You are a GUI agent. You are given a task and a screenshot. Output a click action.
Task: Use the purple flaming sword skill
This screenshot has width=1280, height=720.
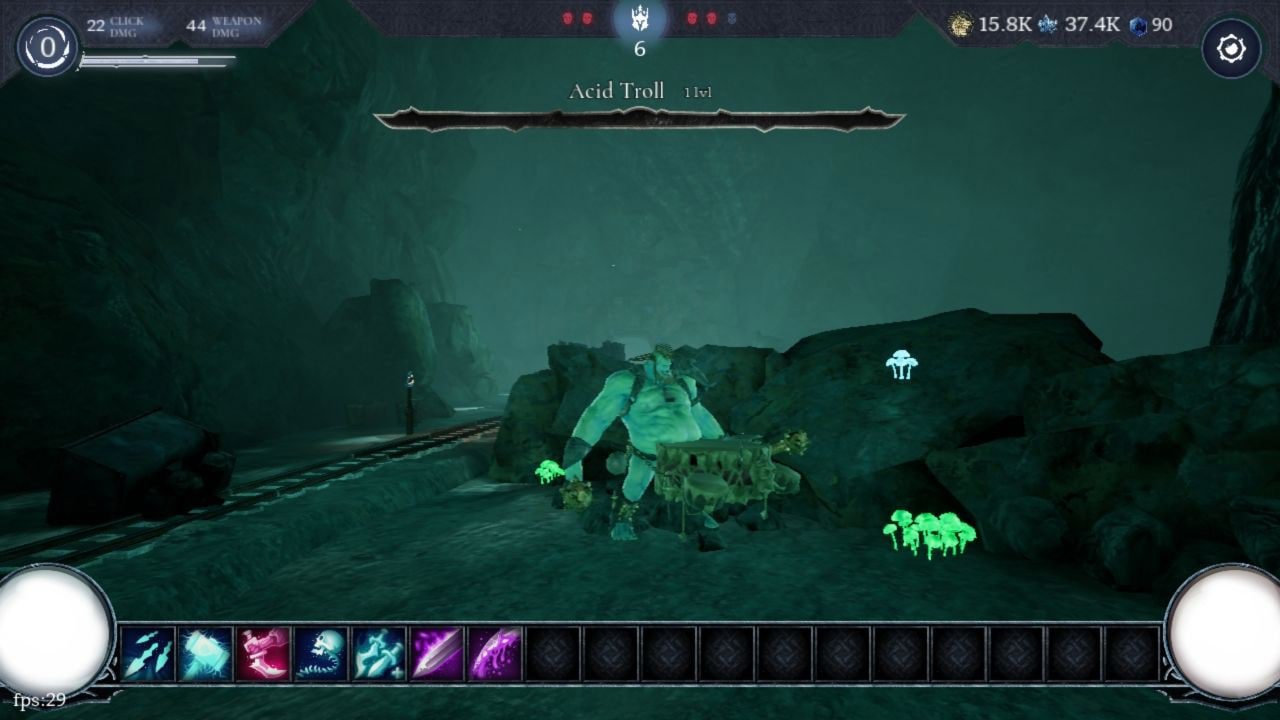tap(437, 654)
